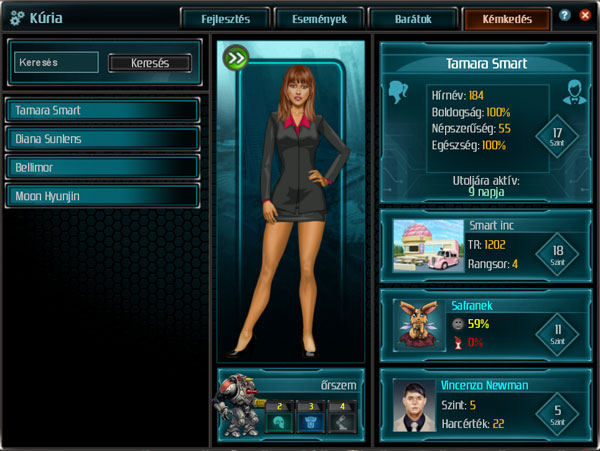This screenshot has height=451, width=600.
Task: Select Tamara Smart in the player list
Action: 102,110
